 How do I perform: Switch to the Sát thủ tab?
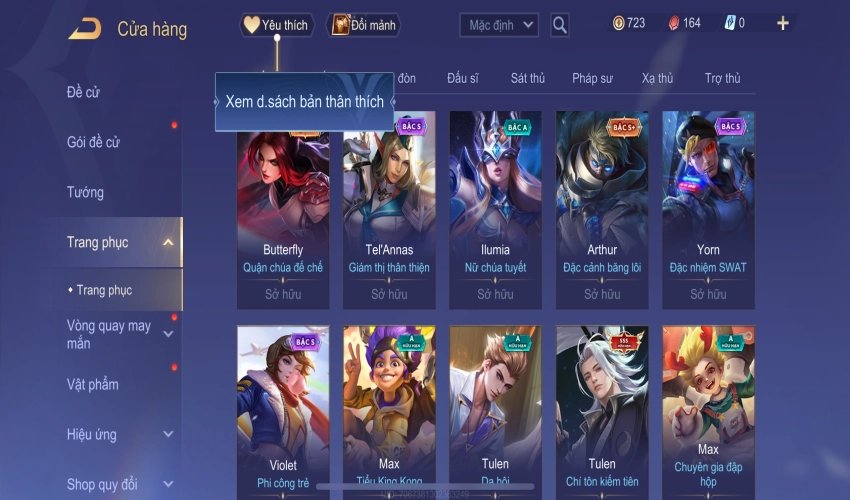coord(527,78)
